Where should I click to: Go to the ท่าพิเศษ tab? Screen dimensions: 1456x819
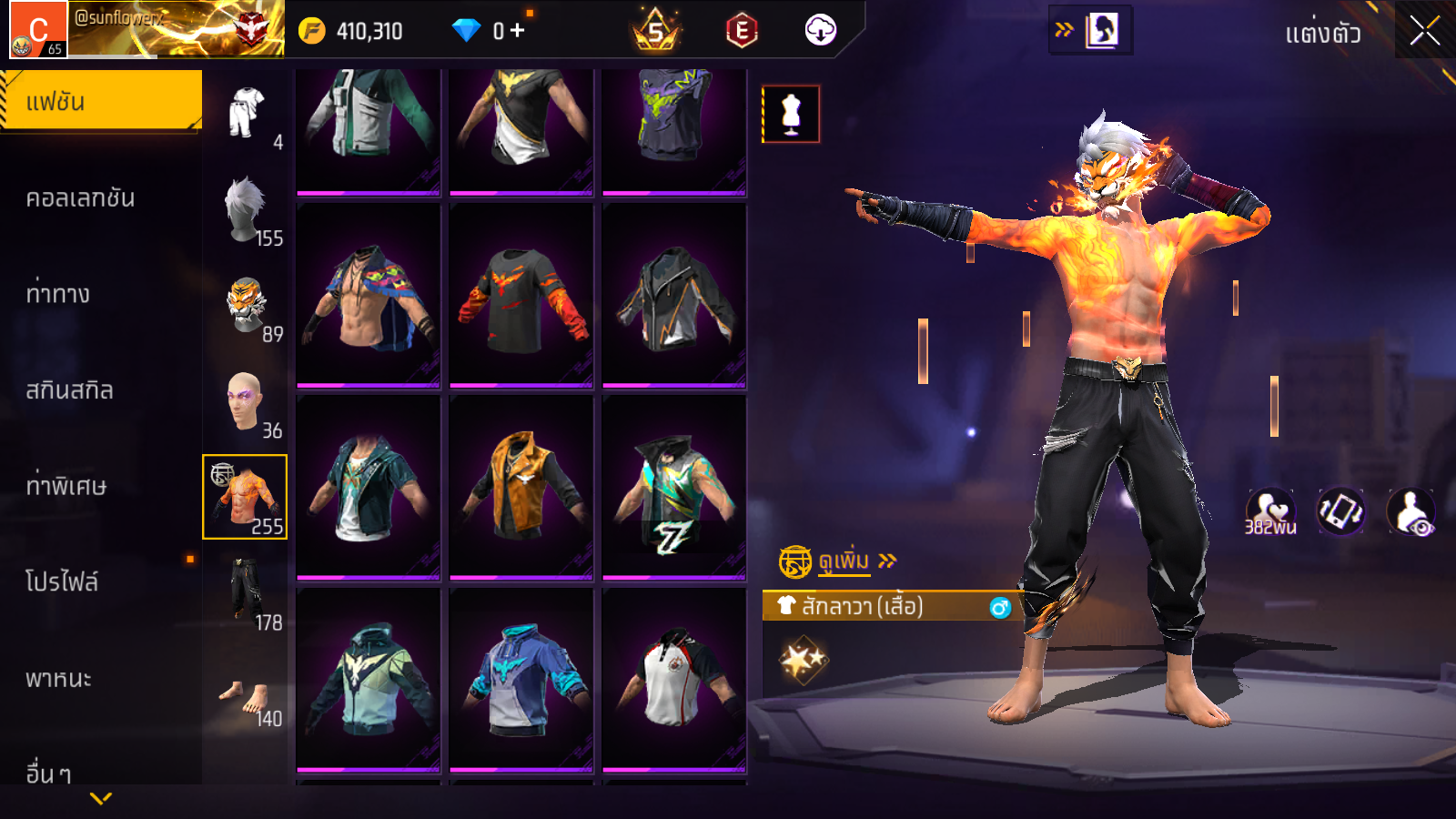coord(66,486)
